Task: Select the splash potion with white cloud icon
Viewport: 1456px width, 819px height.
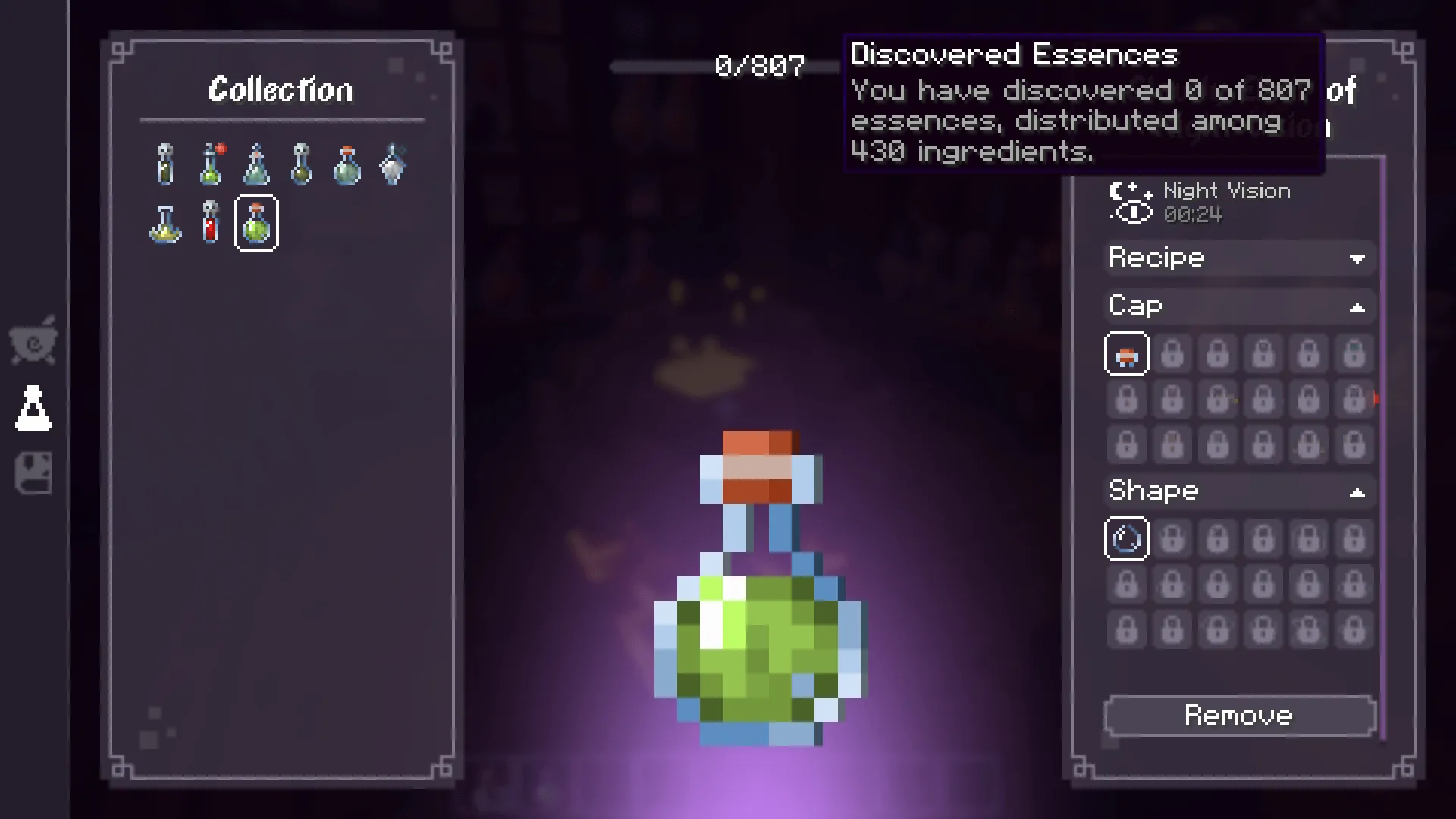Action: 393,163
